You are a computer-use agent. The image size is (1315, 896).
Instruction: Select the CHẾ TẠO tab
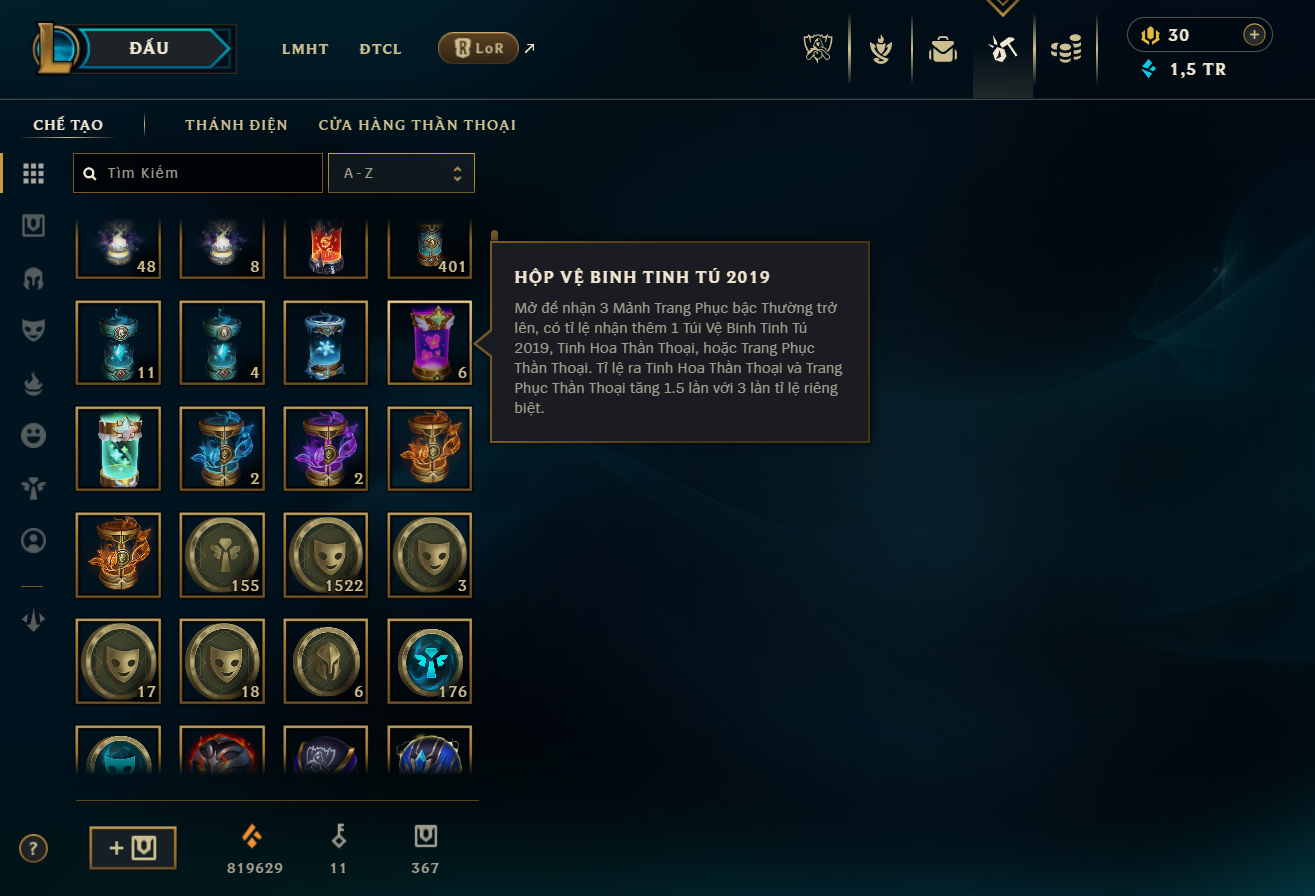68,125
